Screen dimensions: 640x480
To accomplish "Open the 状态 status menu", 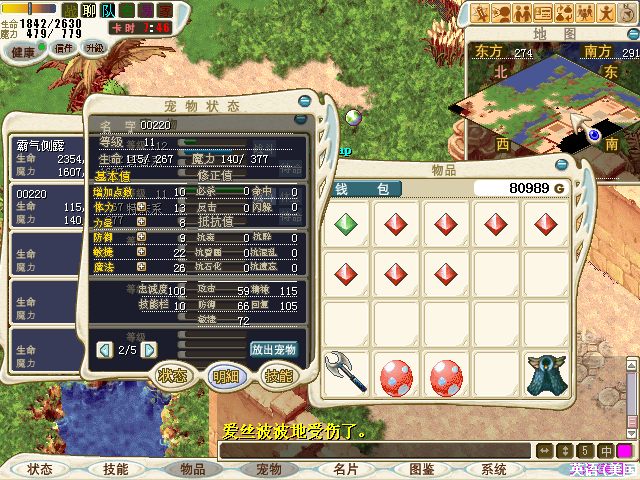I will [40, 468].
